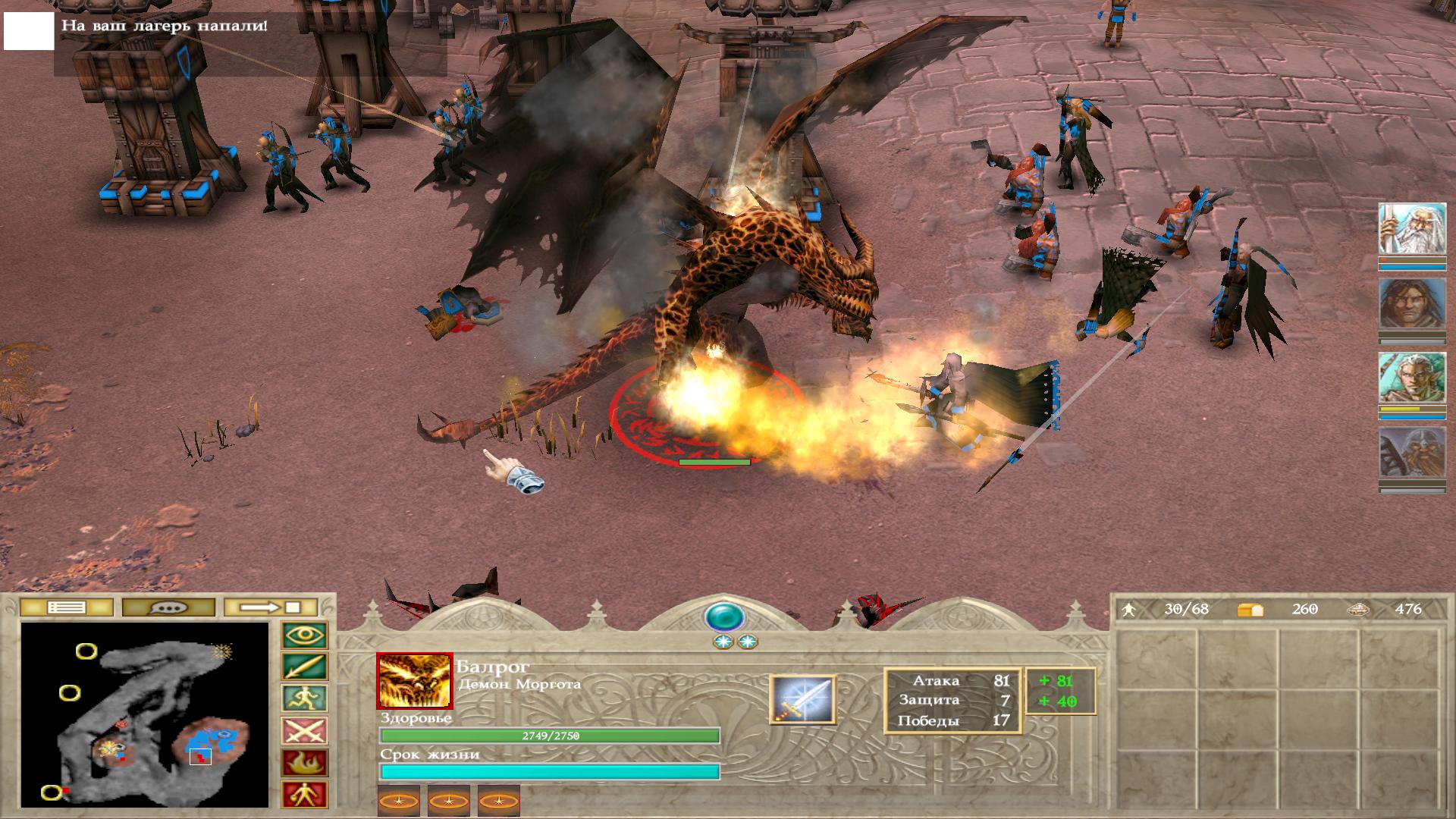The image size is (1456, 819).
Task: Select the green spear command icon
Action: tap(305, 667)
